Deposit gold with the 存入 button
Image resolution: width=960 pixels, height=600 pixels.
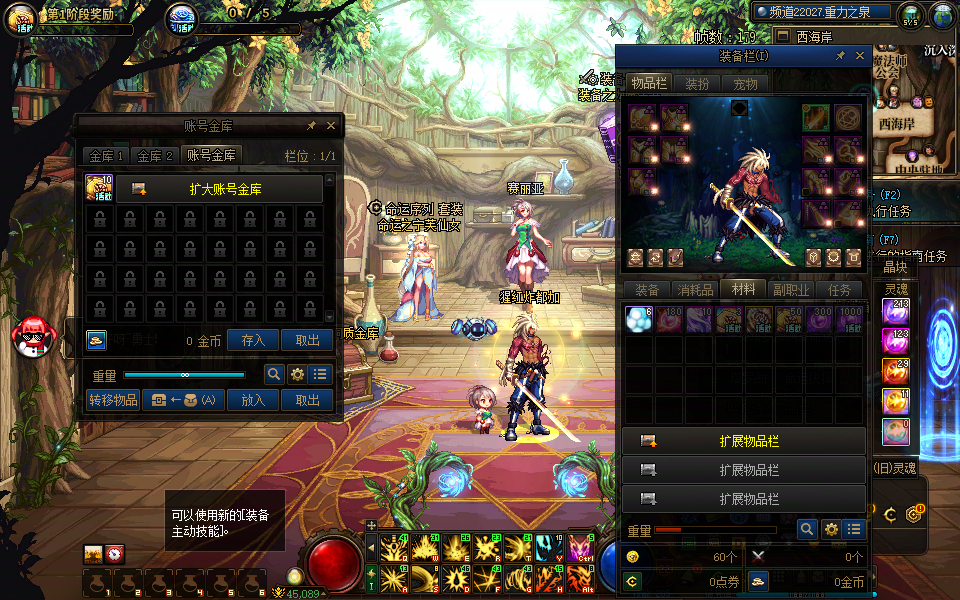point(254,340)
